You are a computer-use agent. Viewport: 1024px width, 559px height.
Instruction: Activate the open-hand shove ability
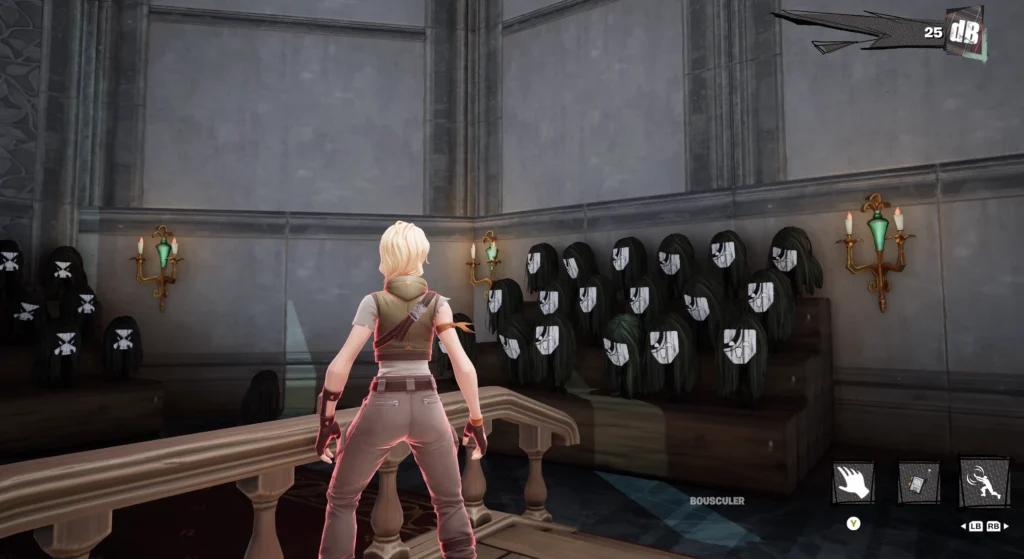[853, 482]
